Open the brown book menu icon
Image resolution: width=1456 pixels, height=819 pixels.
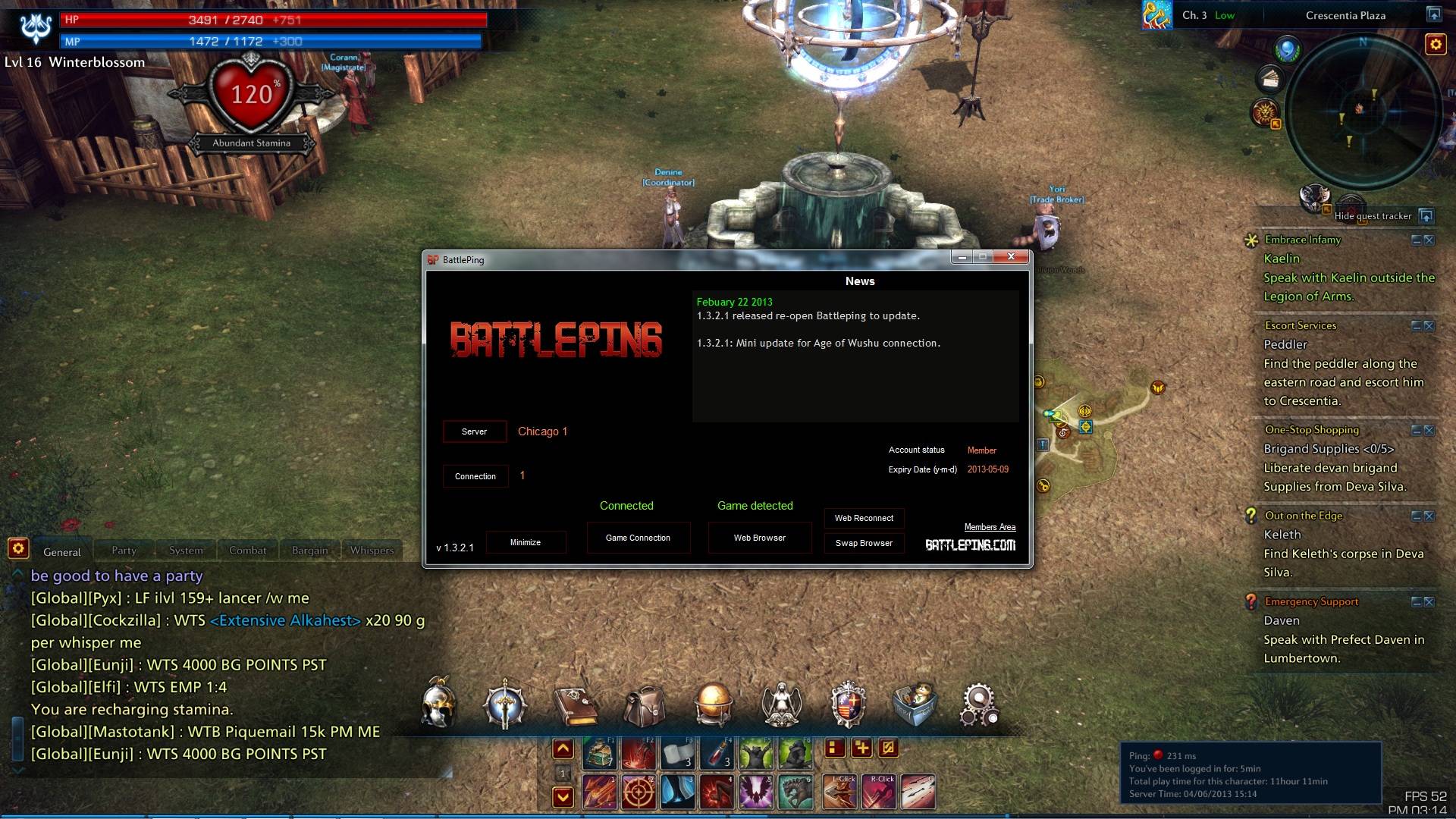pyautogui.click(x=576, y=704)
